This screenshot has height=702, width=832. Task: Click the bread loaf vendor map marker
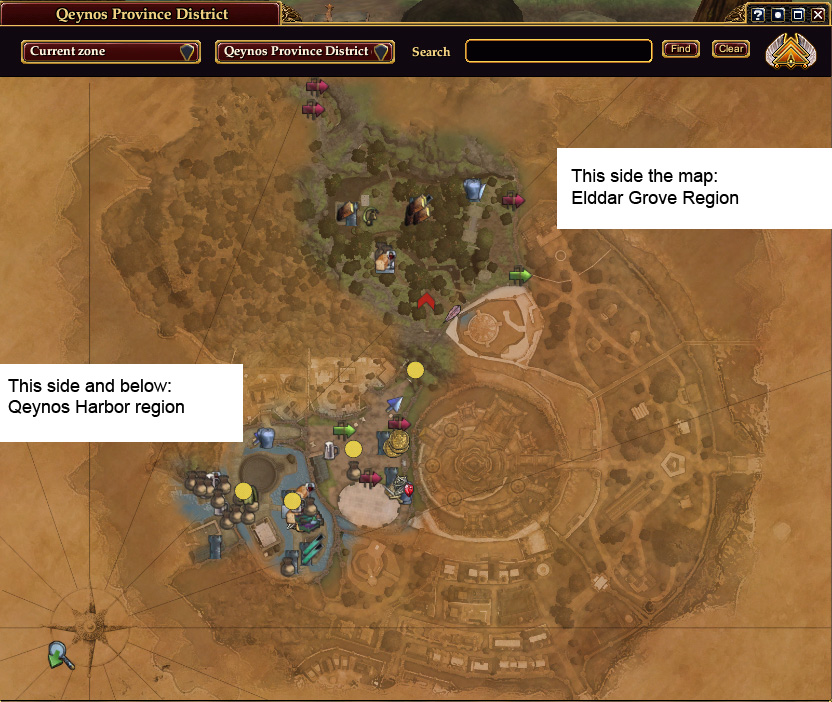pos(382,261)
